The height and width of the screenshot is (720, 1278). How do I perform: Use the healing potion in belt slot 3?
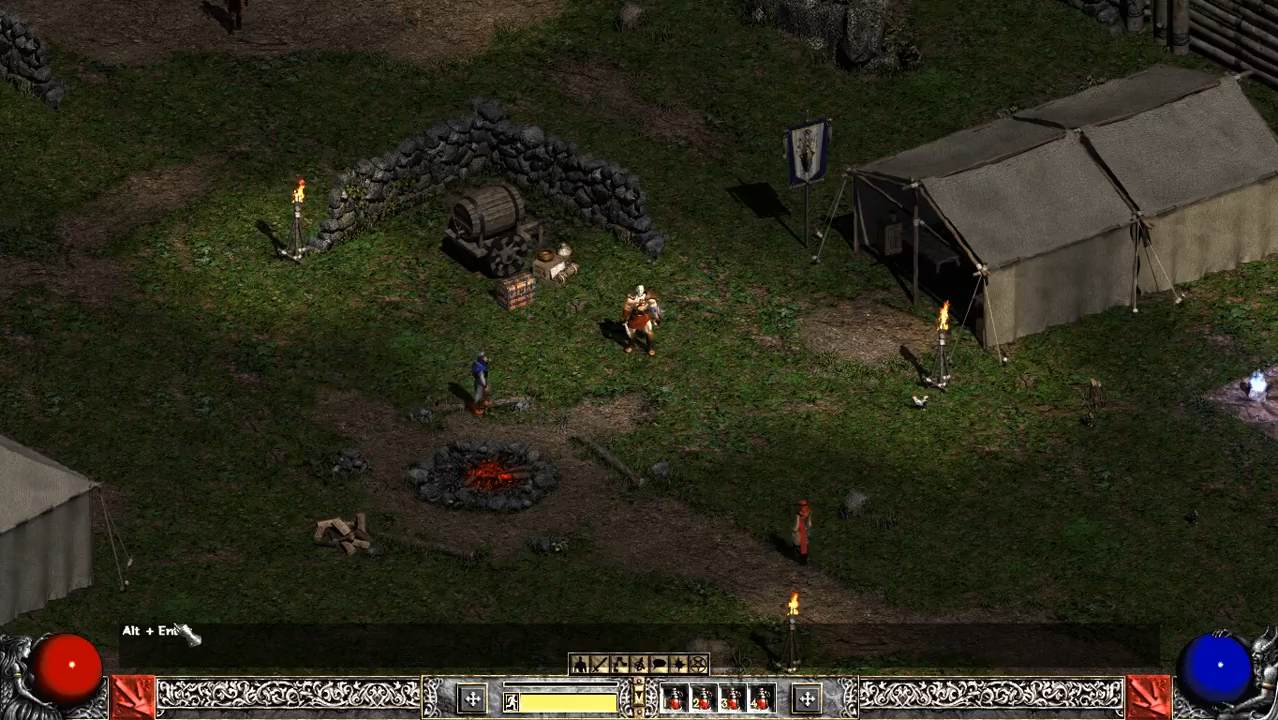click(733, 698)
